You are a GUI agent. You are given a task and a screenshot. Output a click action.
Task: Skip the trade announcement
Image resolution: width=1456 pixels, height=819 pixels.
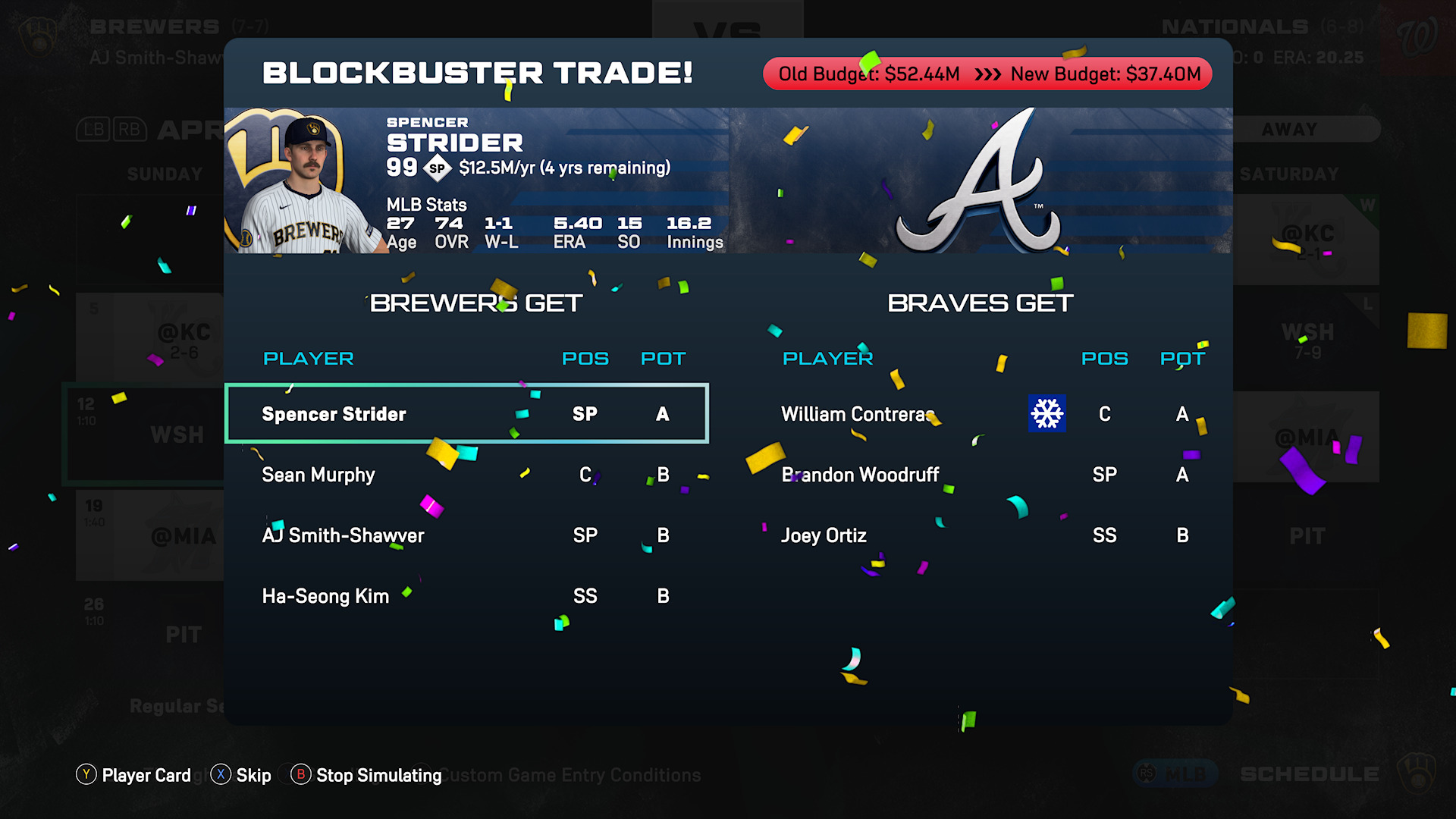241,775
